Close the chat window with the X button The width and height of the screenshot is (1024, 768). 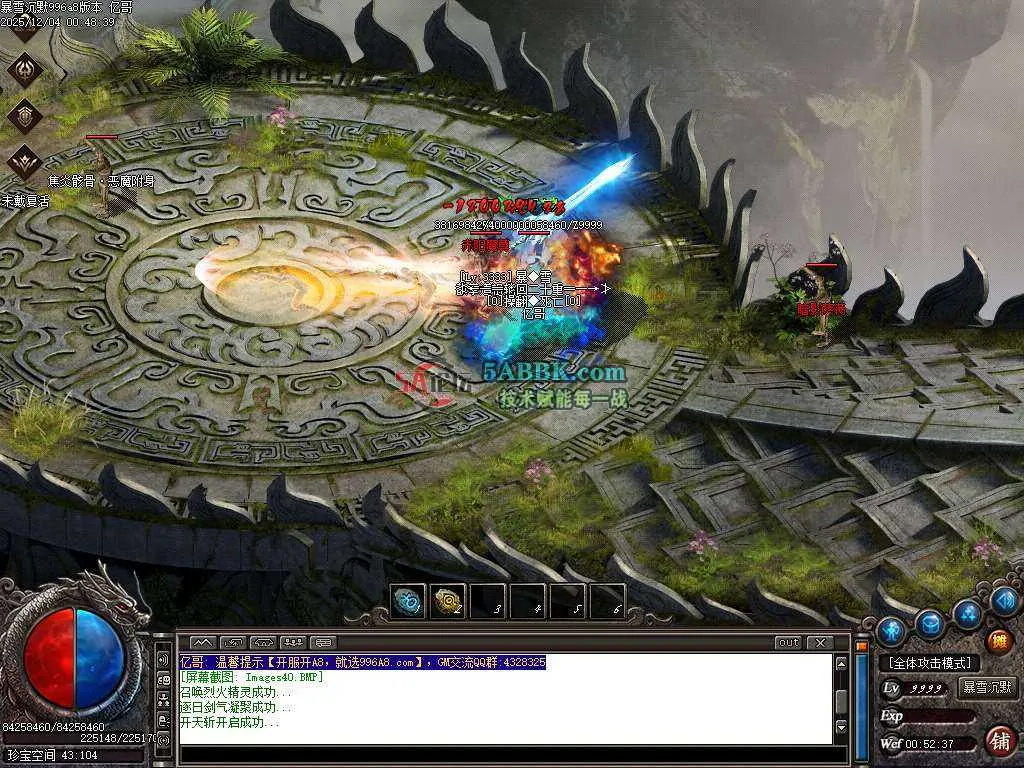820,642
